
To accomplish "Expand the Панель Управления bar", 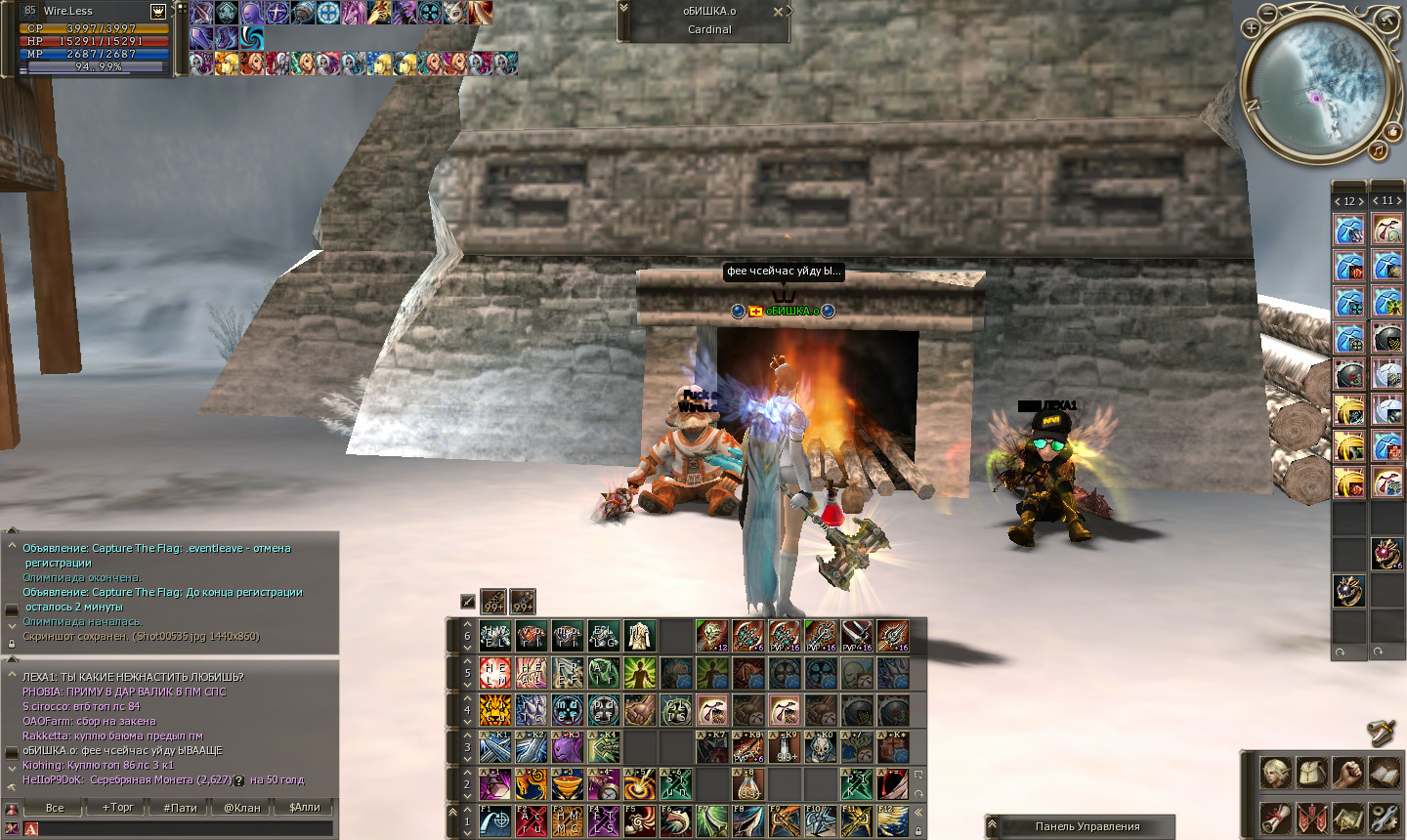I will point(993,826).
